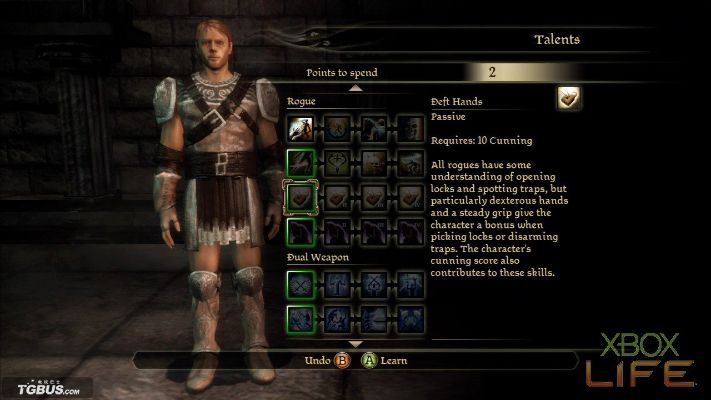Click the Device Mastery talent icon
Viewport: 711px width, 400px height.
[x=409, y=197]
